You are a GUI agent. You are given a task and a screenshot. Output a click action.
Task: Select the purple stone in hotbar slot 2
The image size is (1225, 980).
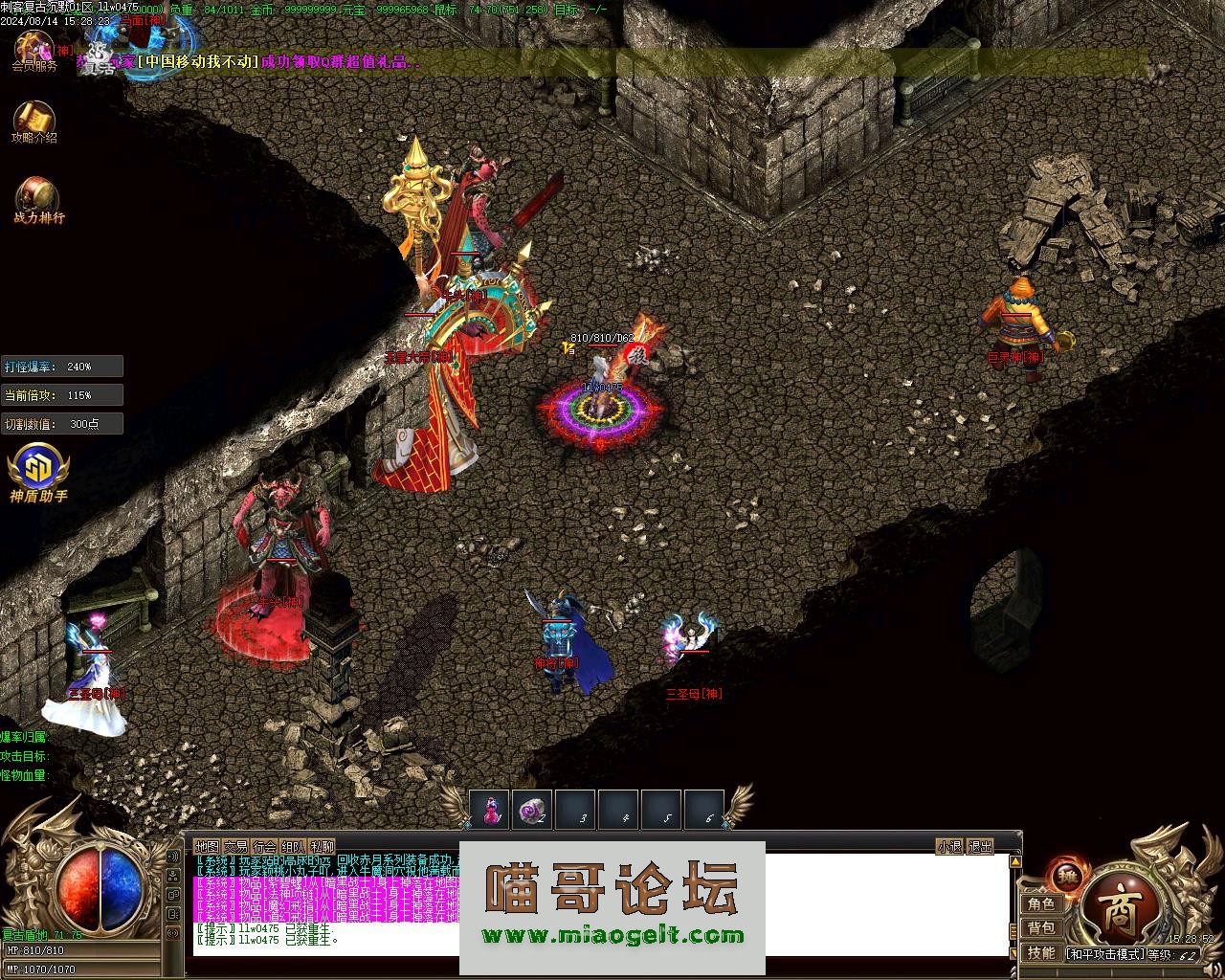point(532,810)
